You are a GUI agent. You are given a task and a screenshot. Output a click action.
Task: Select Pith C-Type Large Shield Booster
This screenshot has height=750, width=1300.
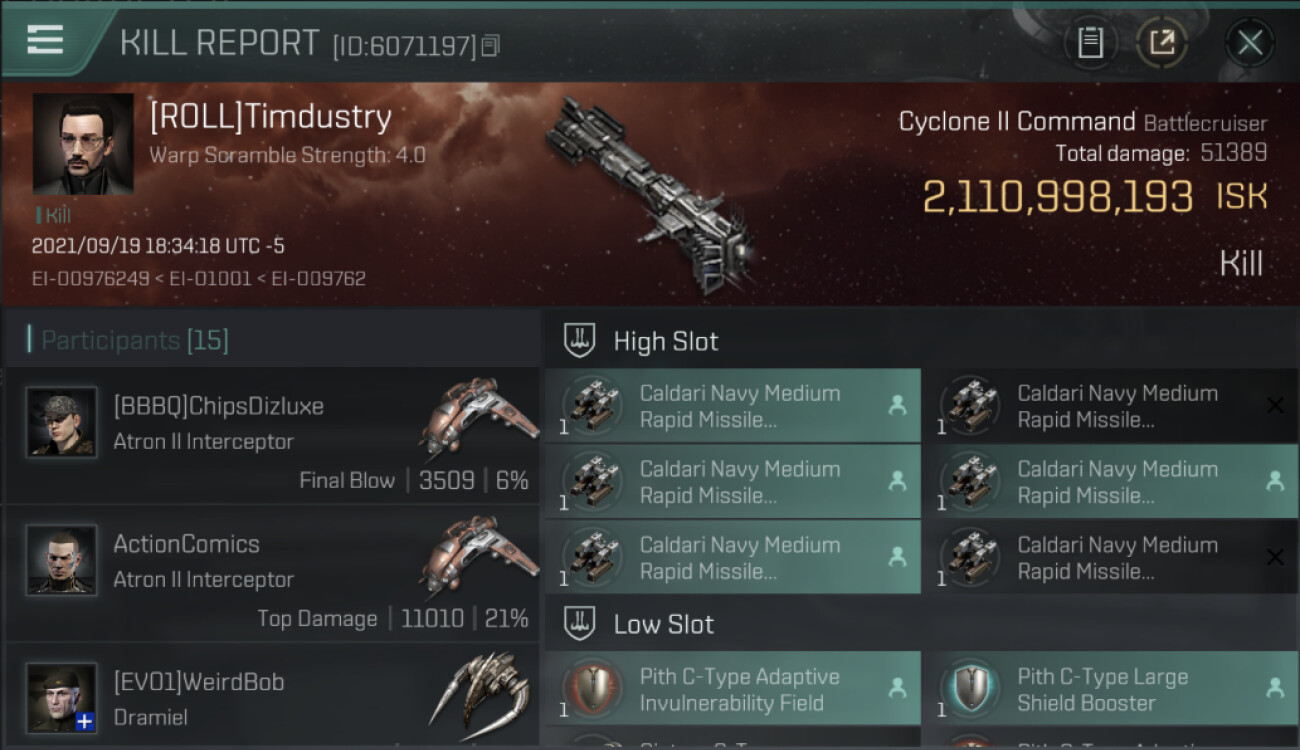click(1109, 689)
